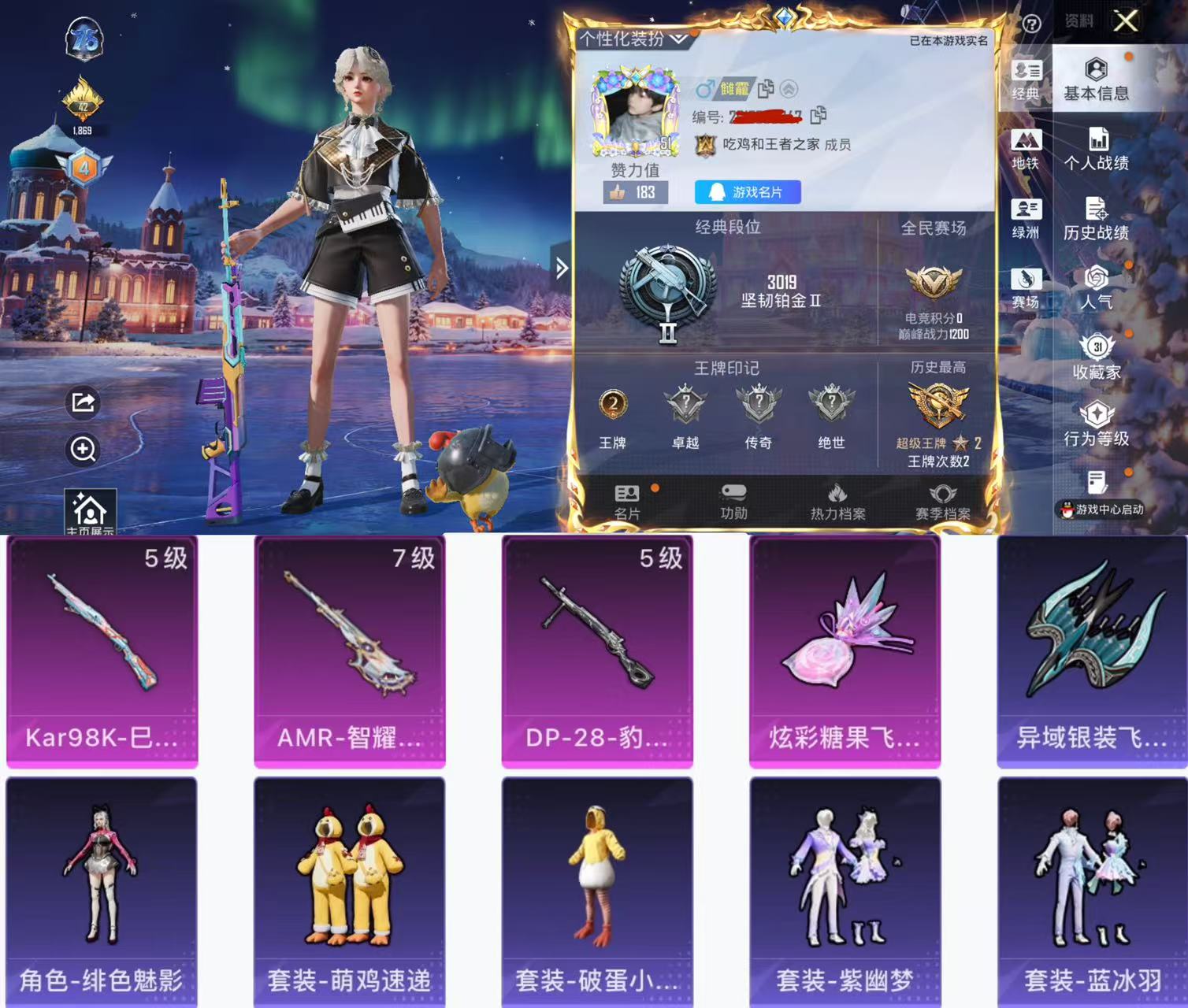
Task: Zoom in with the magnifier icon
Action: (84, 449)
